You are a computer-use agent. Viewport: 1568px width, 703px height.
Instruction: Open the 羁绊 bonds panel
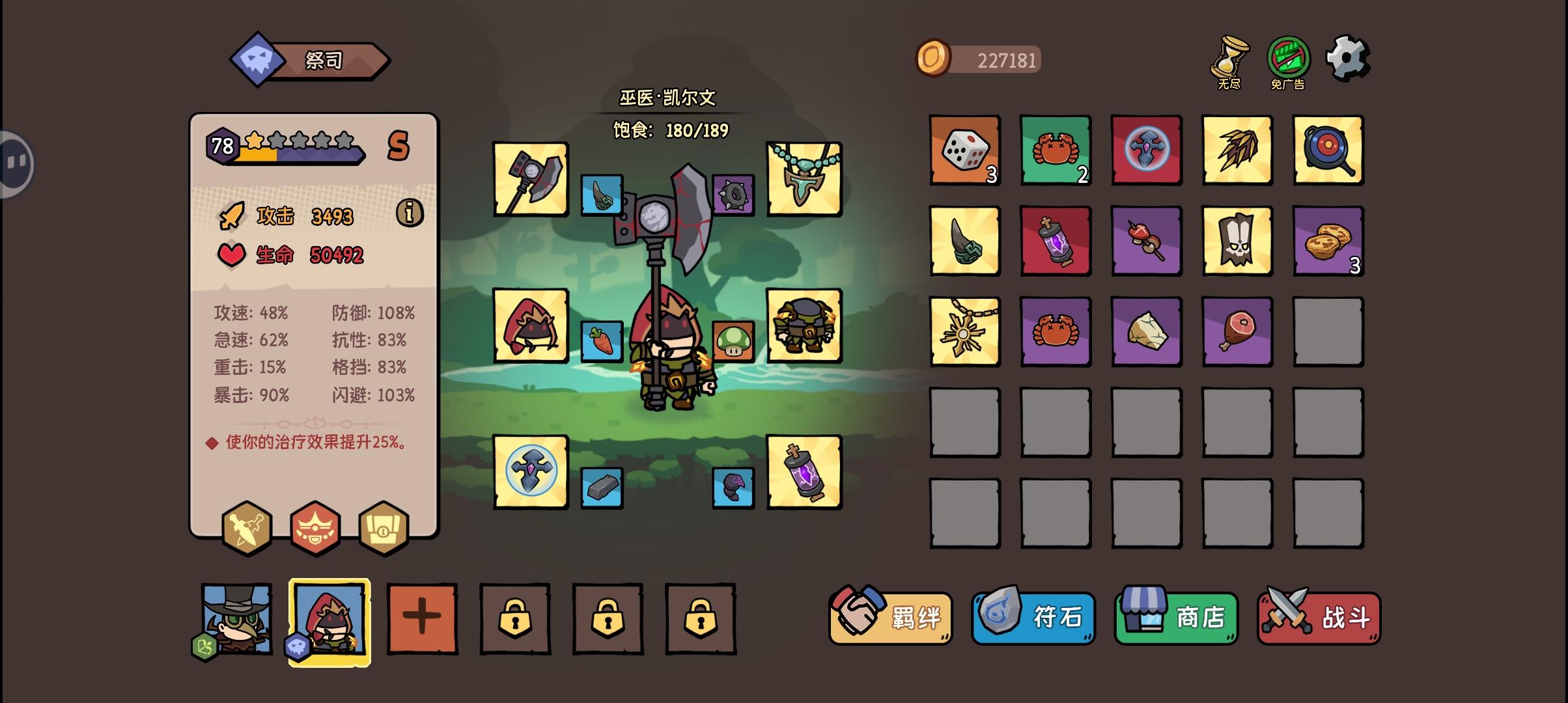[x=889, y=618]
